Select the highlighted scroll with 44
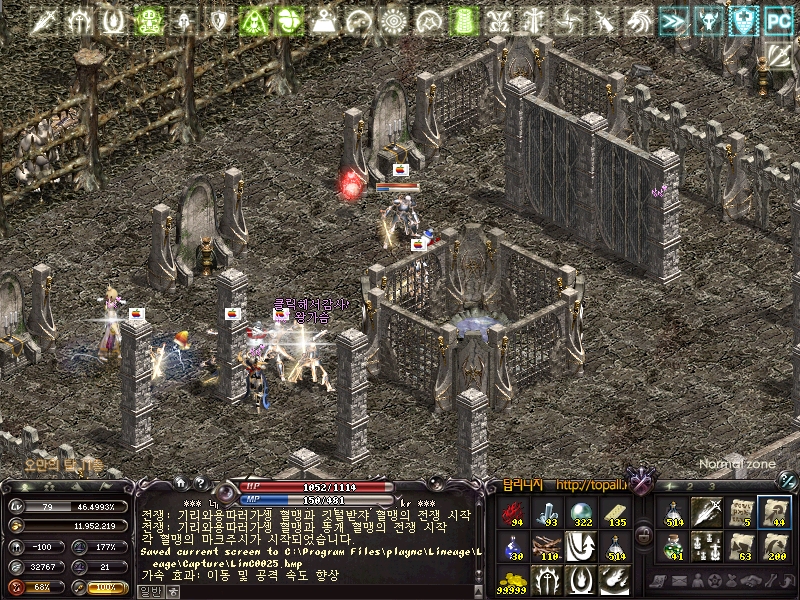 773,513
